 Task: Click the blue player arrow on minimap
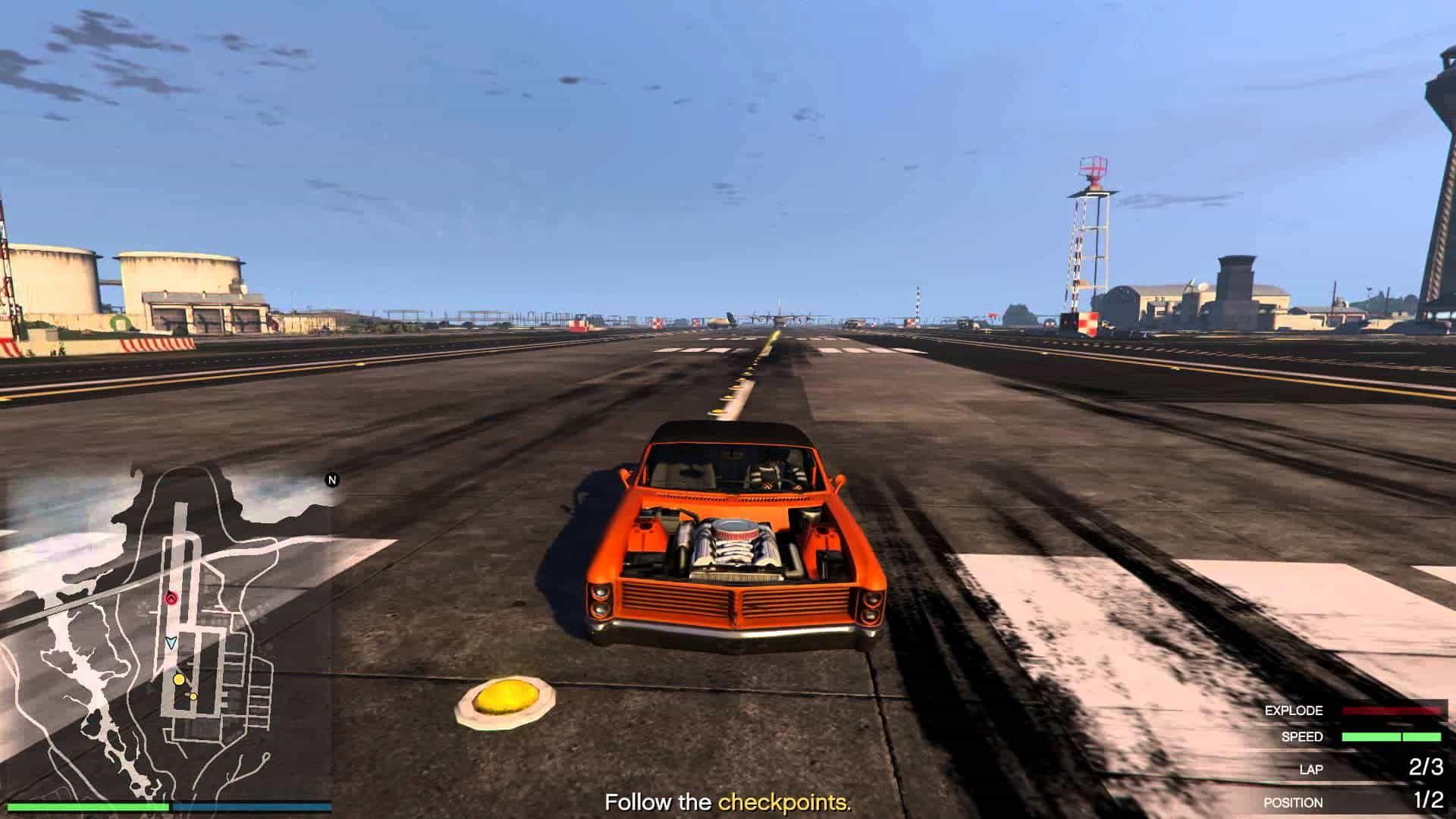point(171,643)
